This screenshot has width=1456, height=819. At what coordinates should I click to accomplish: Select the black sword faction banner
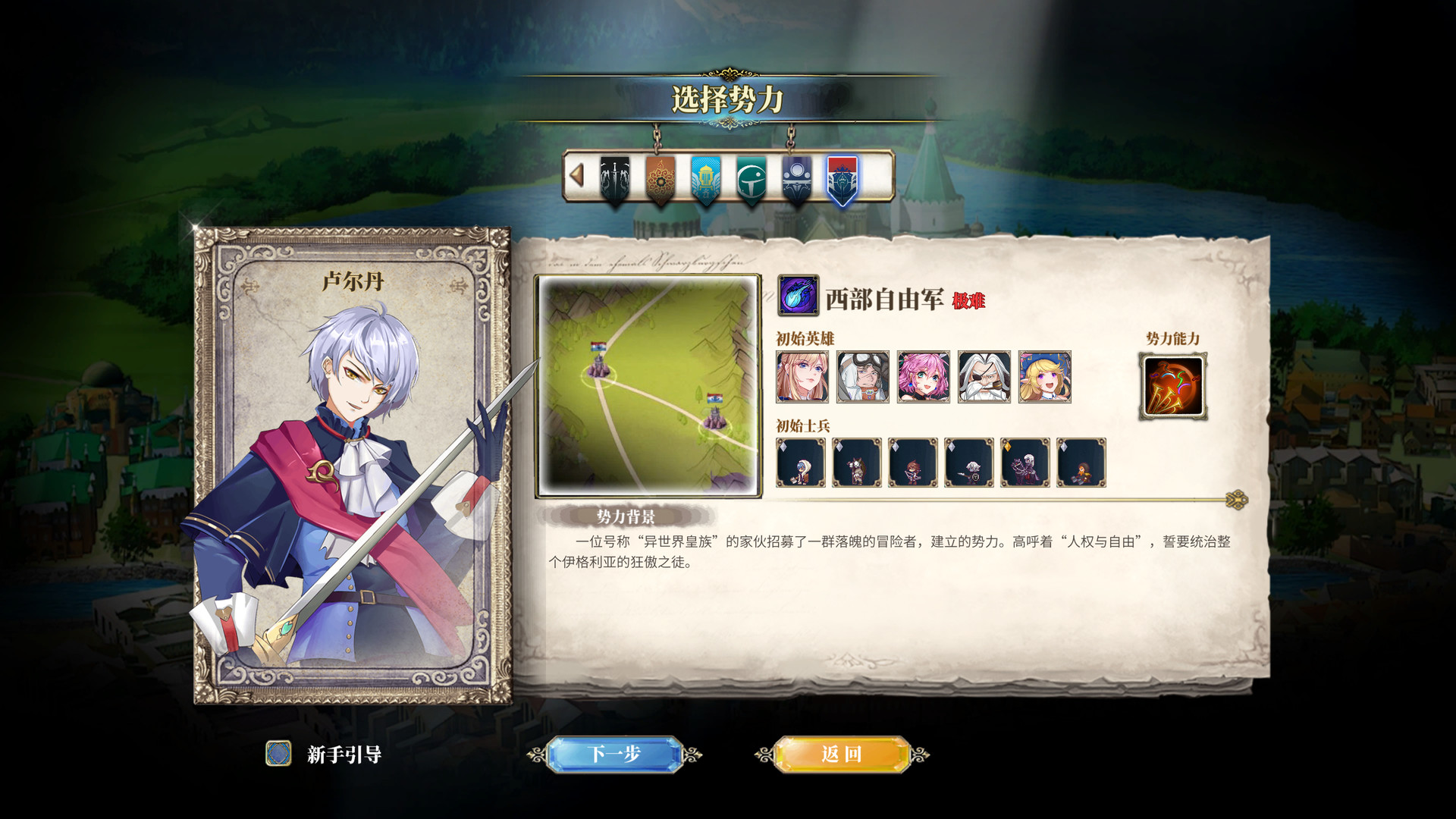point(615,180)
